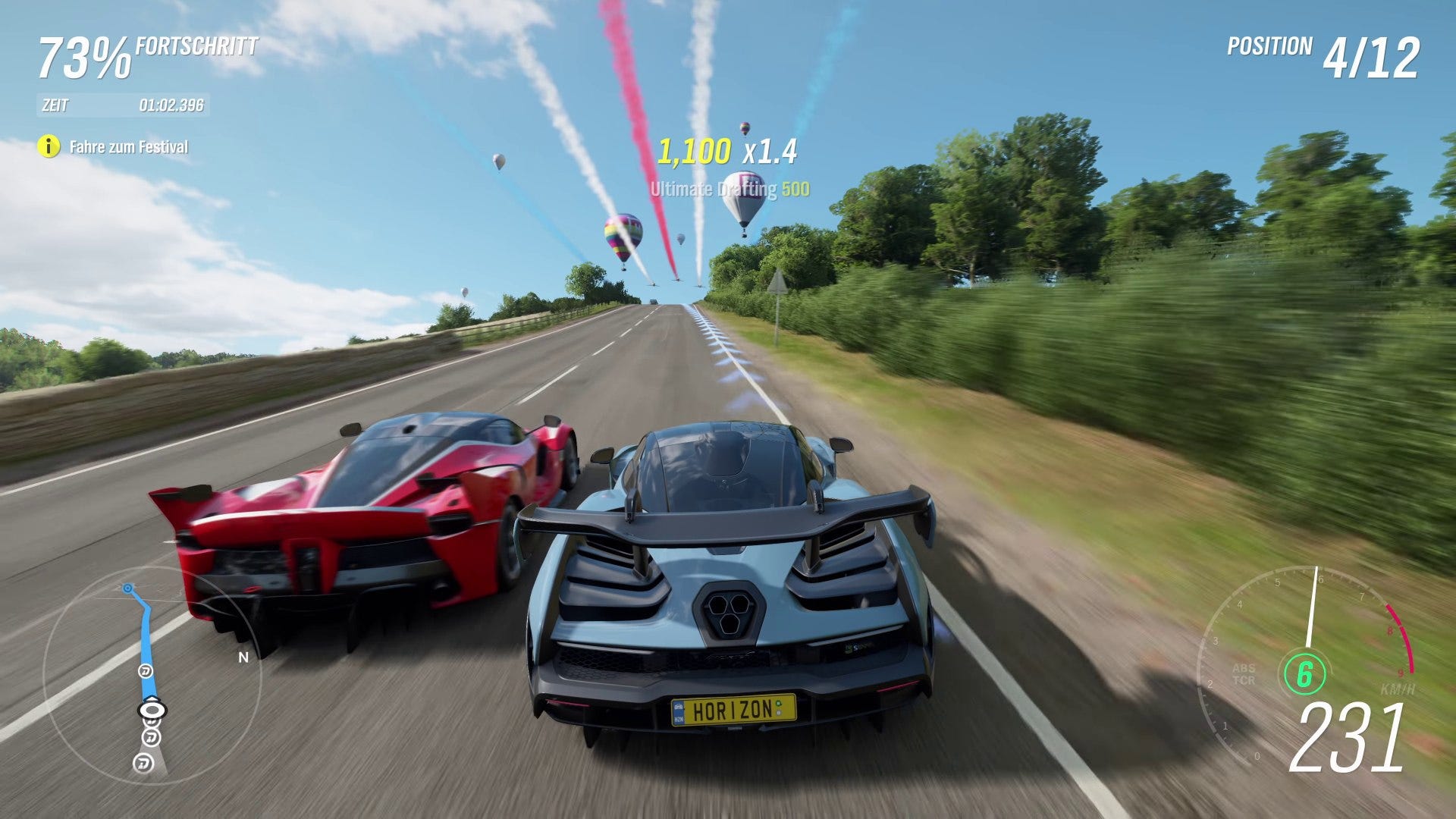Click the KM/H unit label on the speedometer

1398,689
